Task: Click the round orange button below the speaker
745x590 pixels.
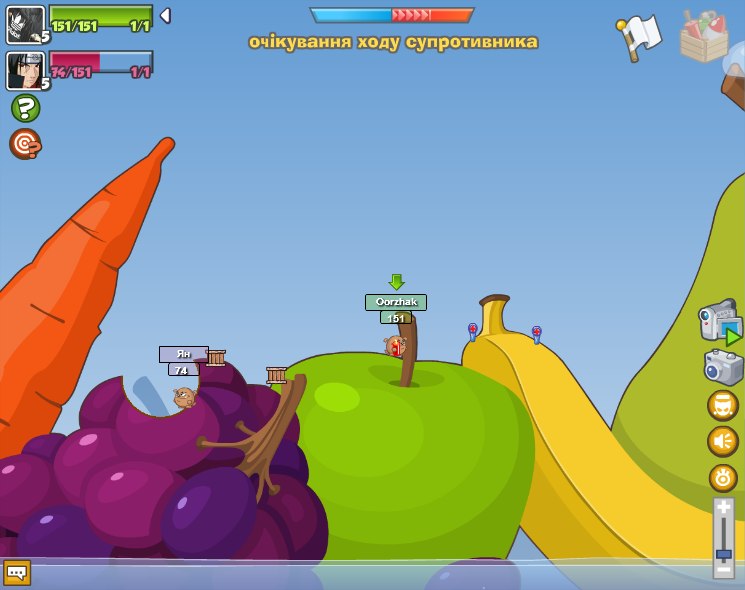Action: (723, 477)
